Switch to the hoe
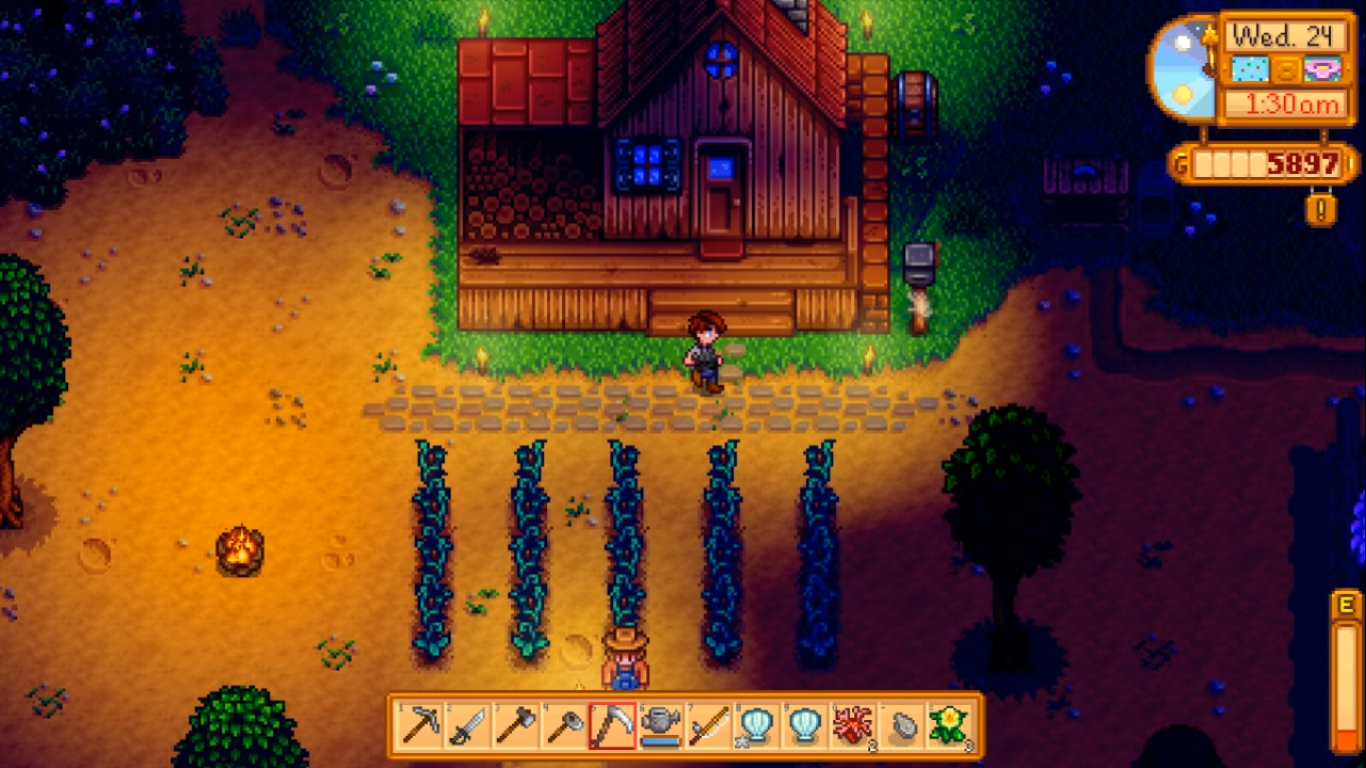 click(563, 725)
